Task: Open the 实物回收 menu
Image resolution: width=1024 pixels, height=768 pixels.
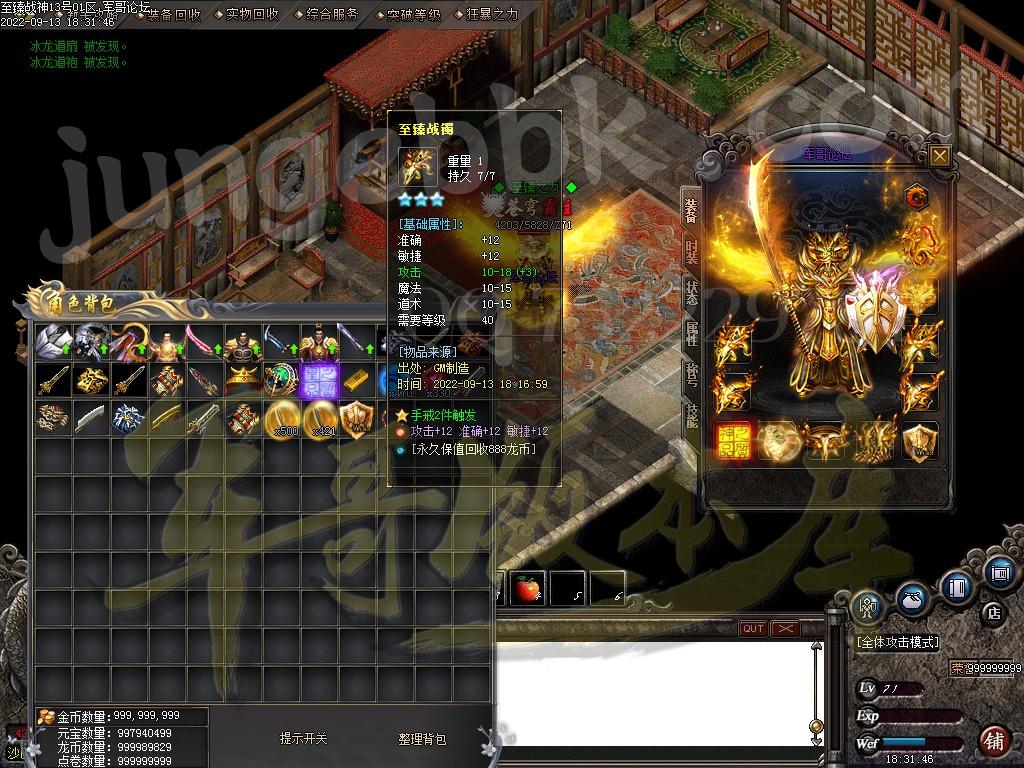Action: pyautogui.click(x=252, y=15)
